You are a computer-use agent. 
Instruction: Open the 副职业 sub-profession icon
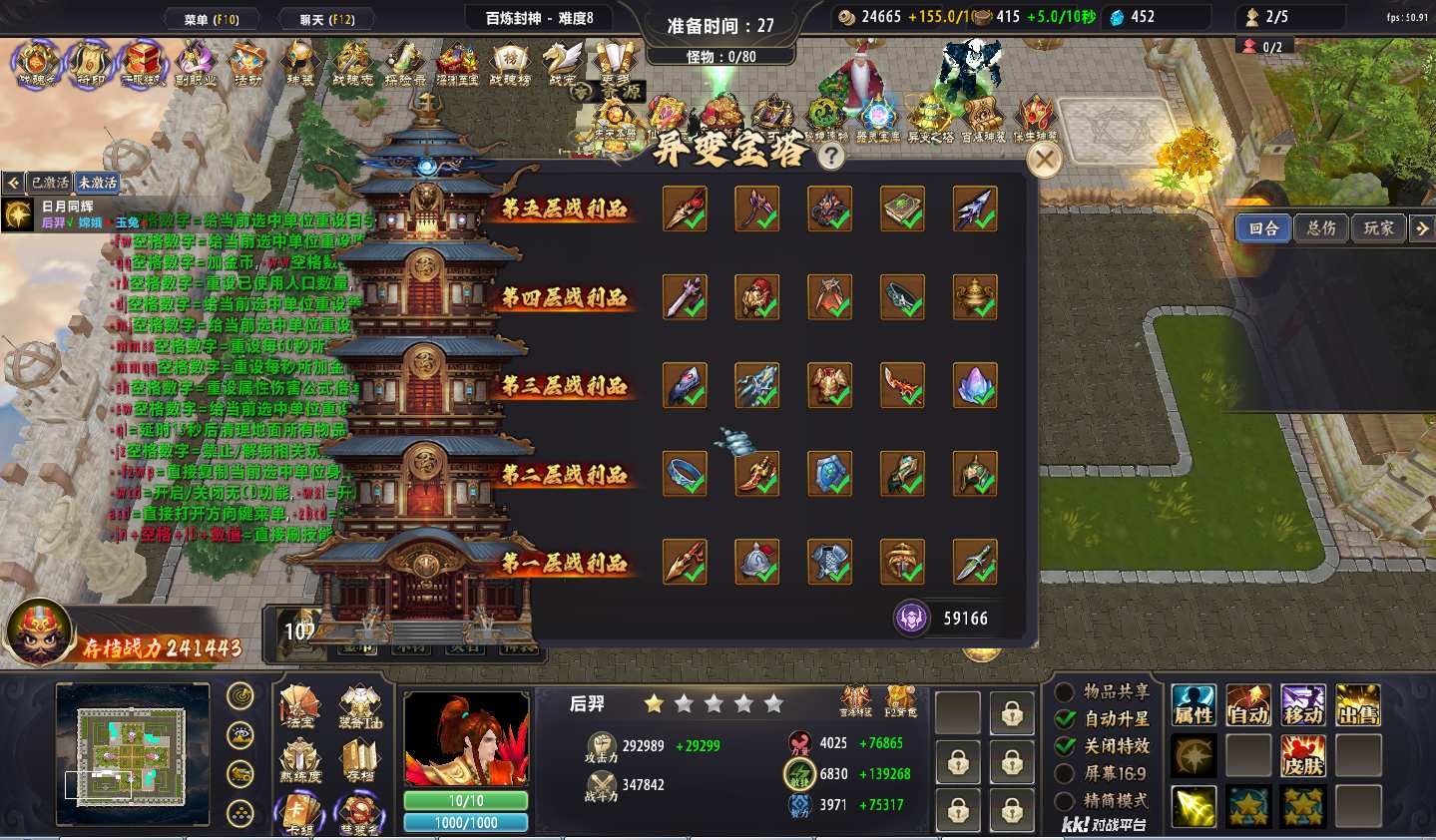(196, 64)
